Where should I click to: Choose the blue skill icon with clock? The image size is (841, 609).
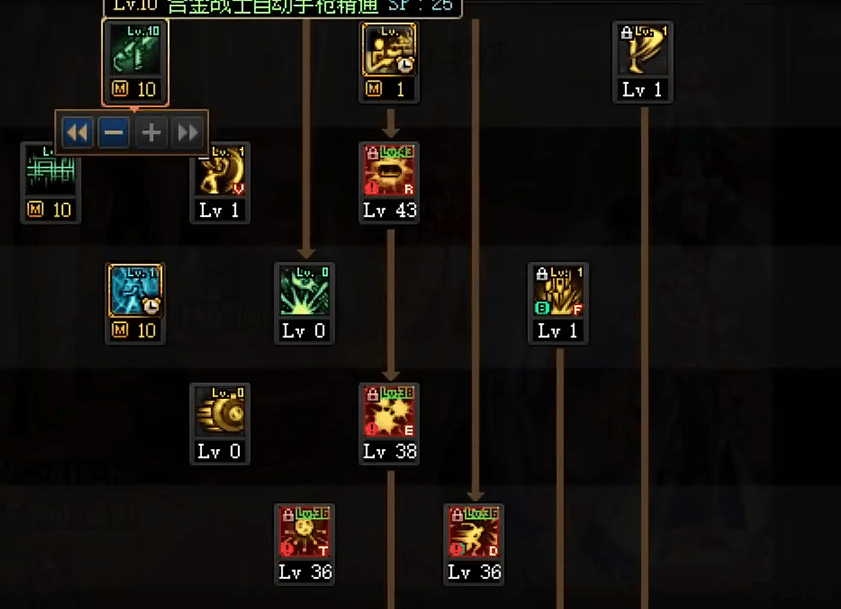point(135,292)
